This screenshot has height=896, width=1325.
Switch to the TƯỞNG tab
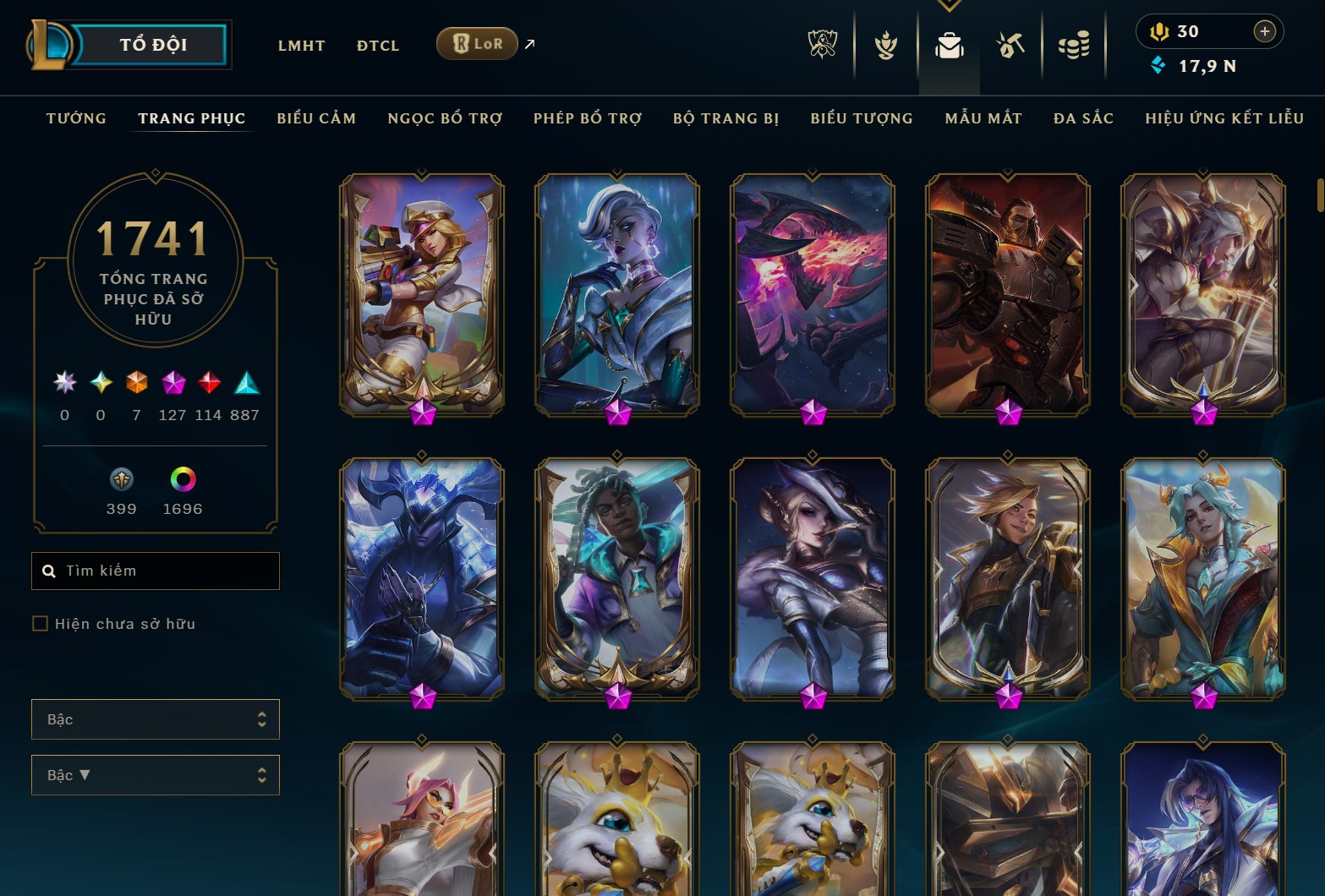coord(76,118)
